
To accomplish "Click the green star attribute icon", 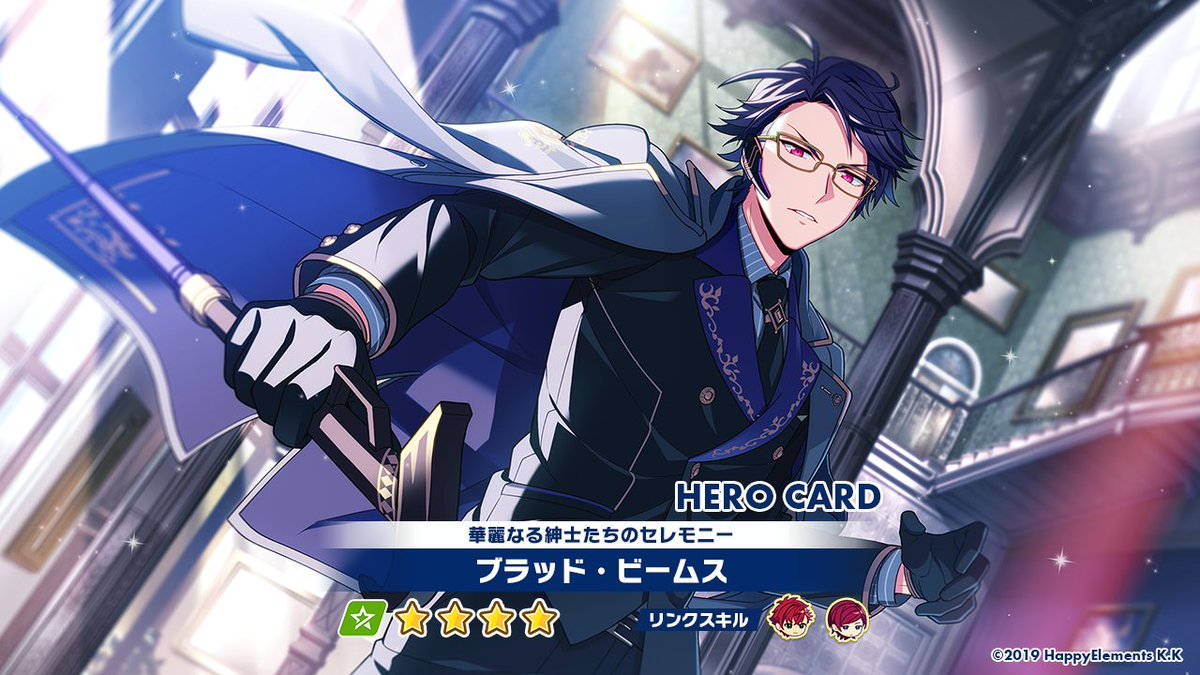I will click(362, 620).
